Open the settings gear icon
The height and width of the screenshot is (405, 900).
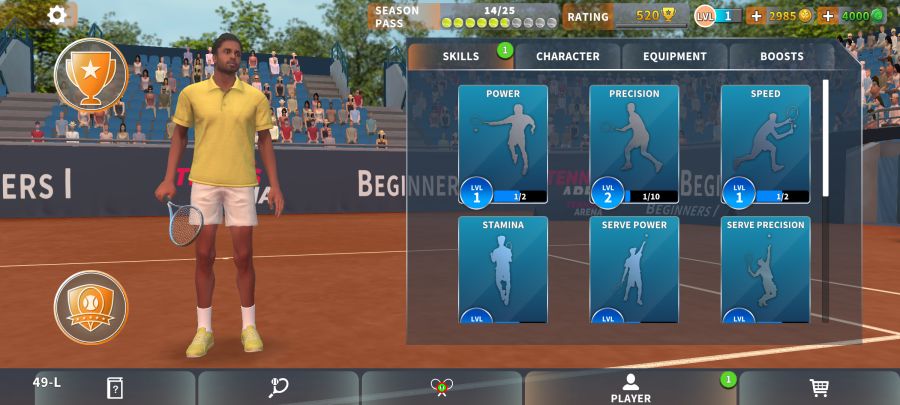[x=57, y=15]
